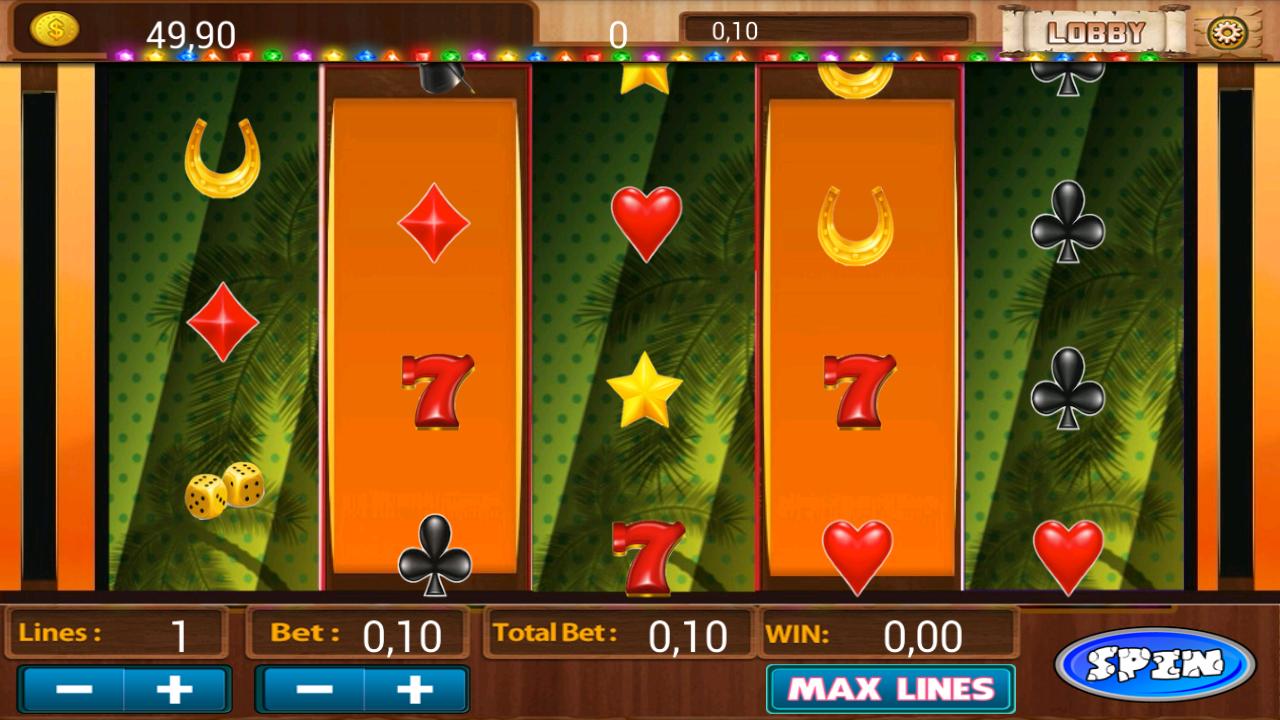Click the gold dollar coin icon
The width and height of the screenshot is (1280, 720).
(53, 27)
